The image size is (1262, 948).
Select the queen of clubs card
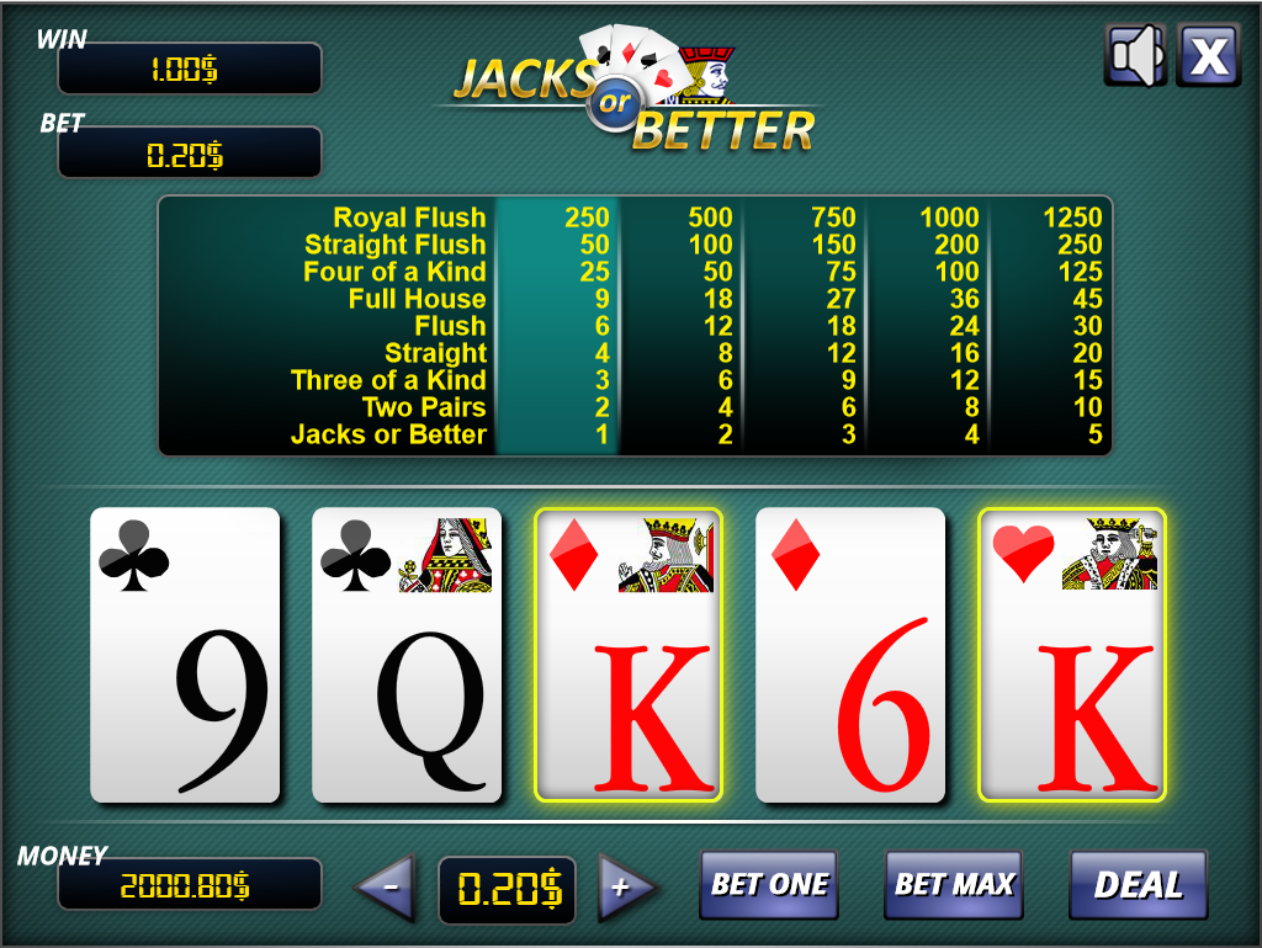pos(407,655)
